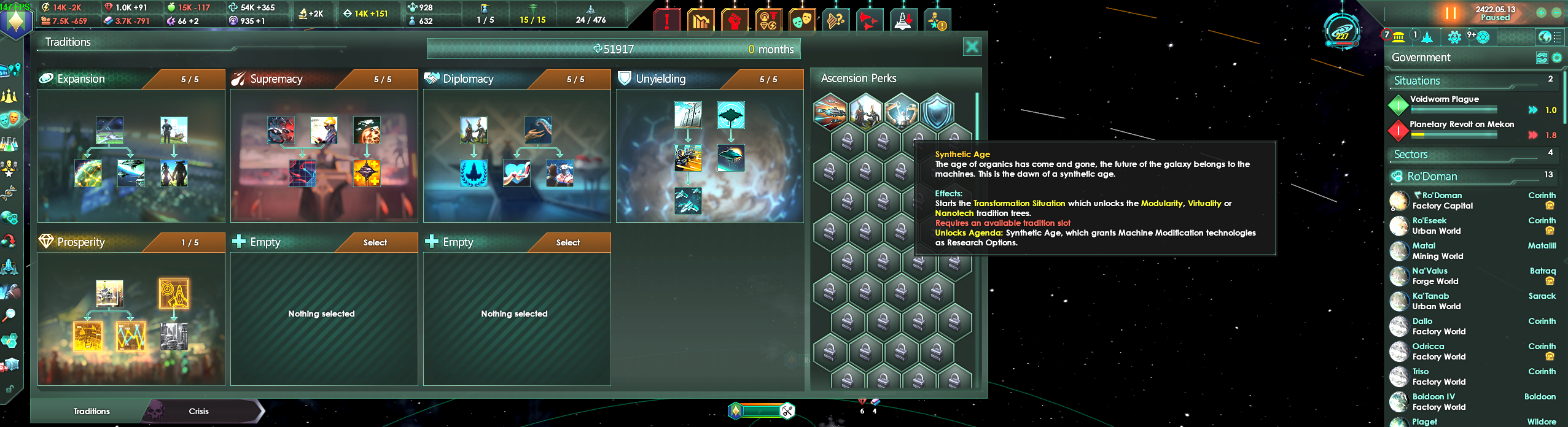Select the Matal Mining World entry

pyautogui.click(x=1437, y=251)
